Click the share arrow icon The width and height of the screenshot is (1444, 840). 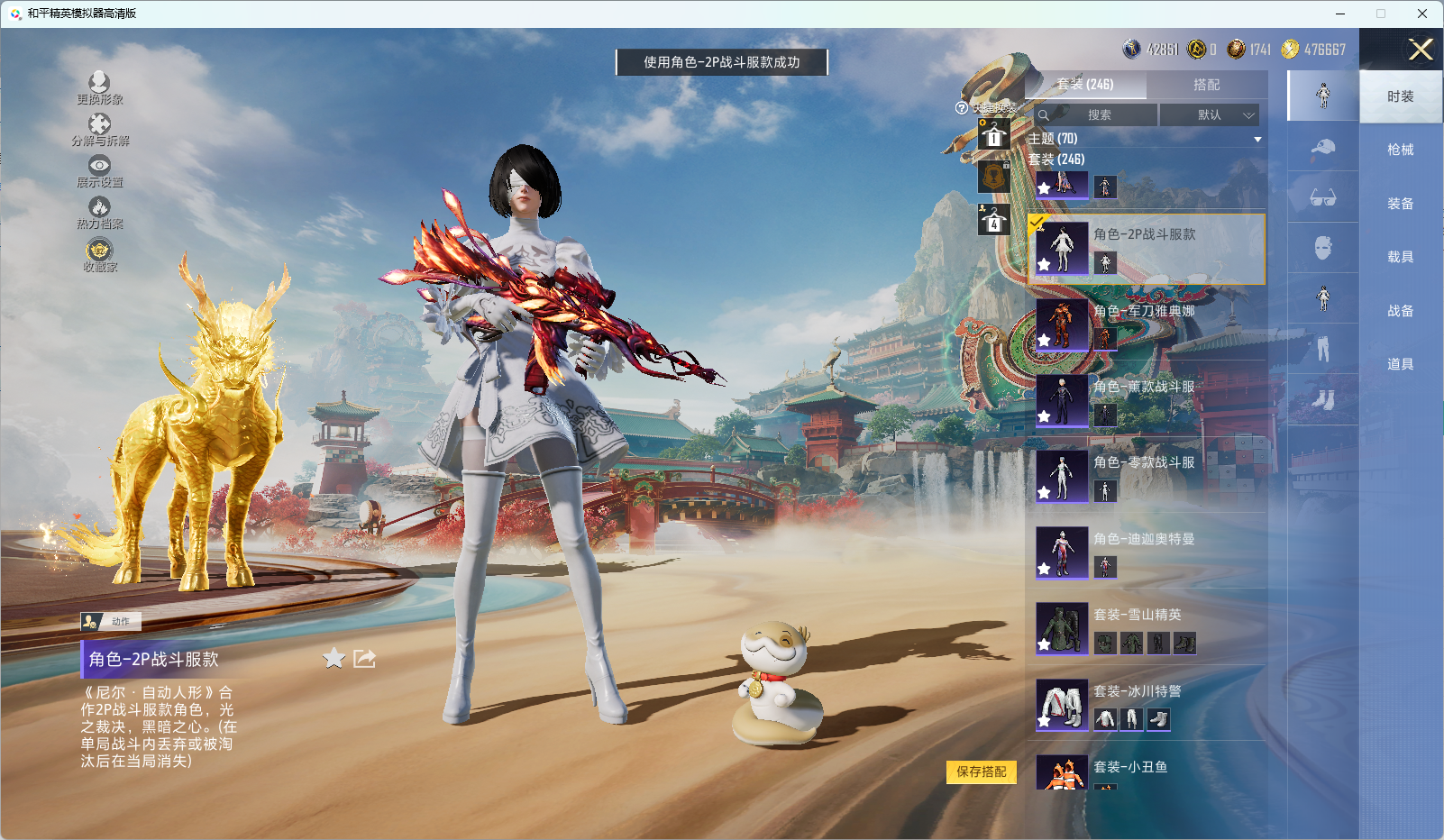pos(364,659)
